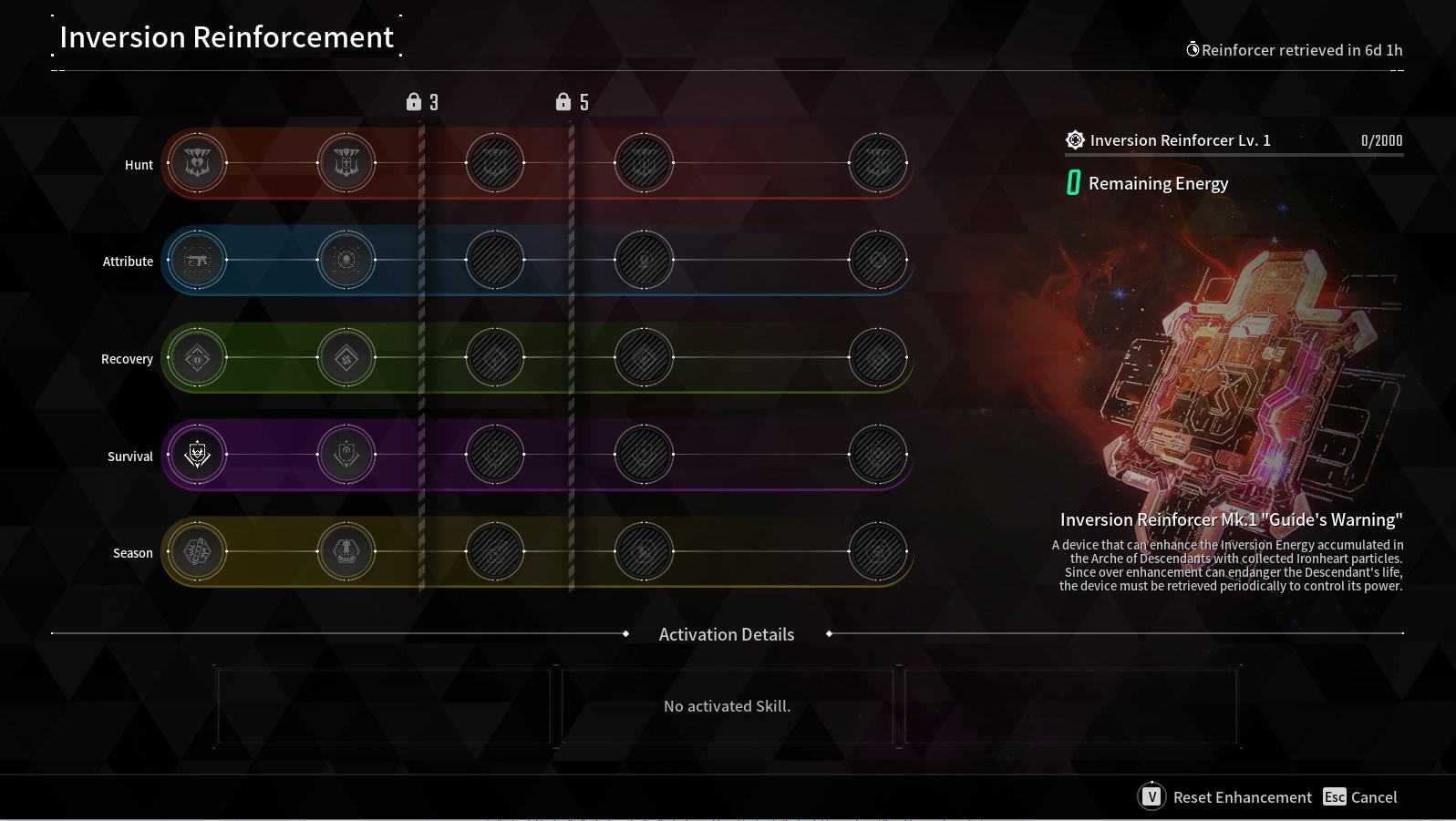1456x821 pixels.
Task: Click the skull-target icon, second Attribute node
Action: (346, 261)
